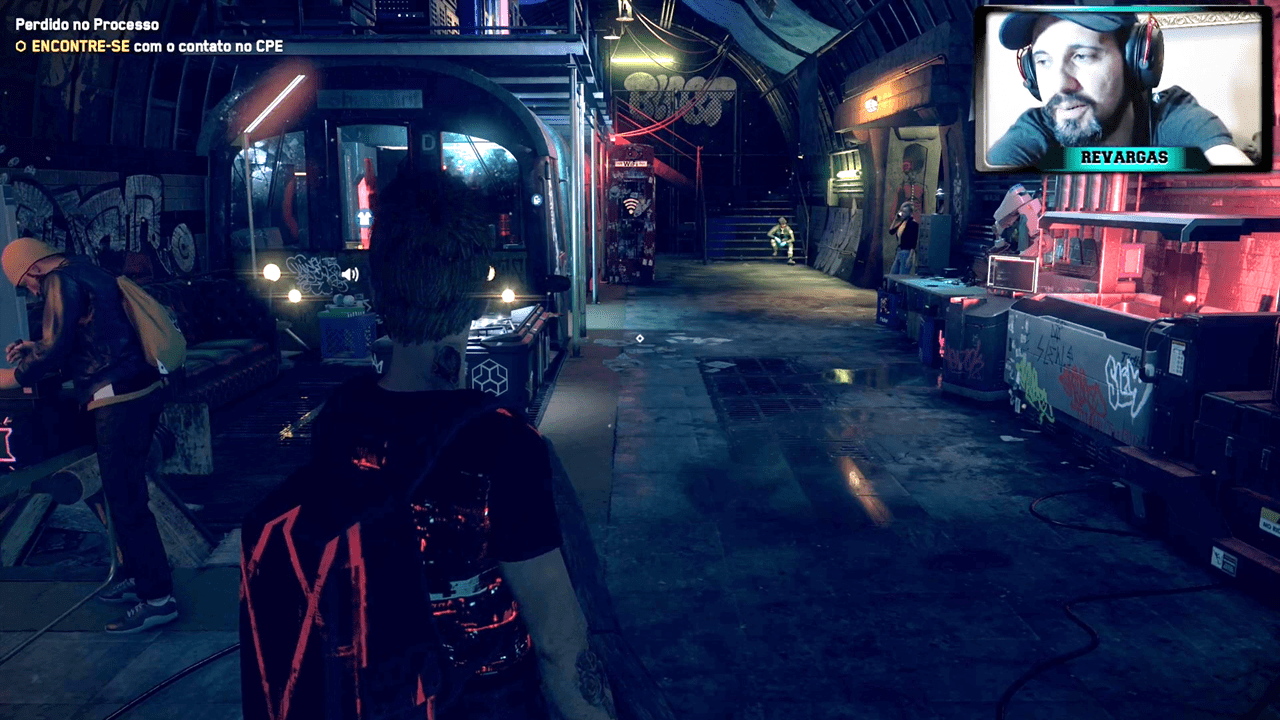The image size is (1280, 720).
Task: Click the REVARGAS streamer webcam overlay
Action: pos(1124,88)
